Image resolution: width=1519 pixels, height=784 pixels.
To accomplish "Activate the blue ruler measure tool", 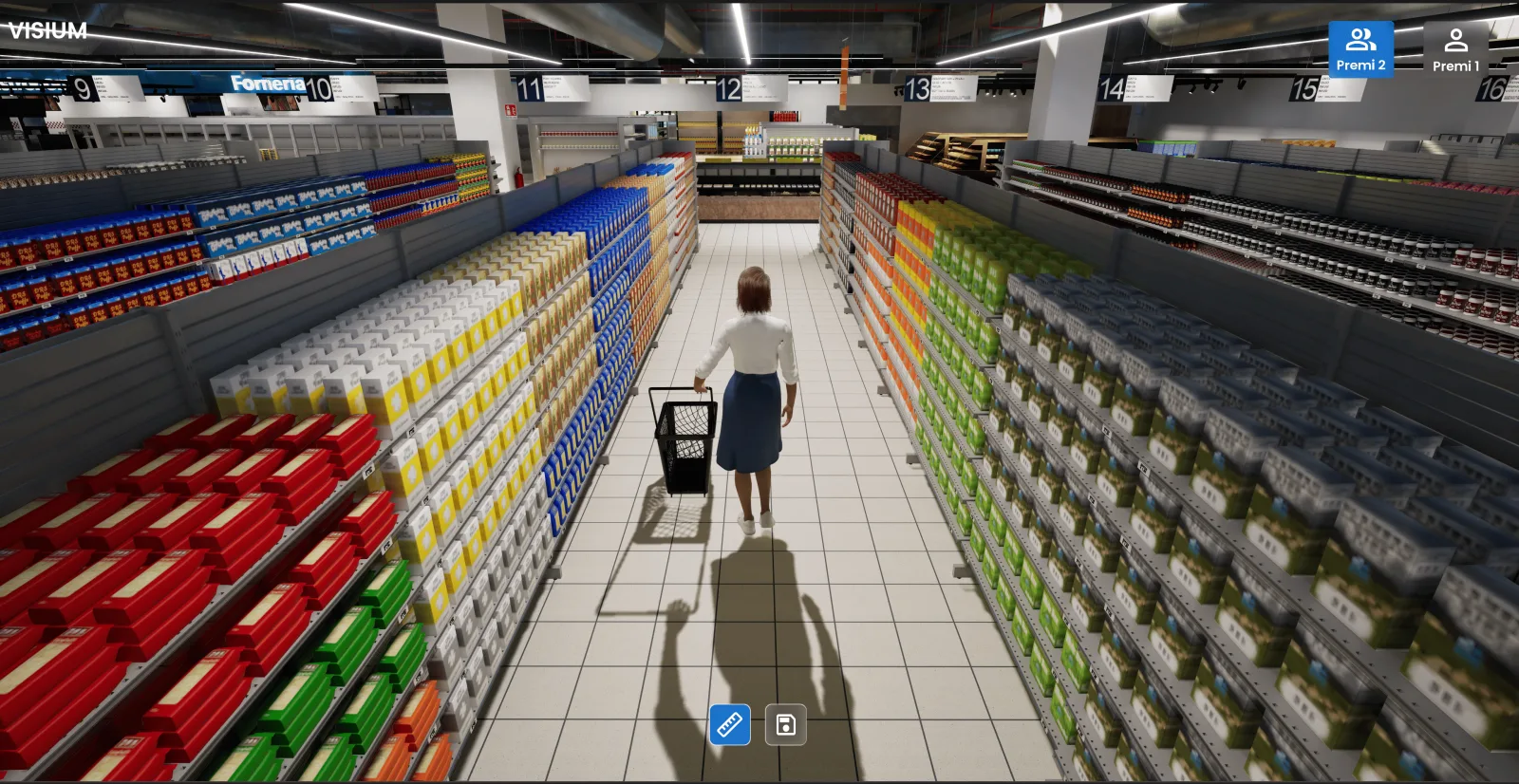I will [x=729, y=725].
